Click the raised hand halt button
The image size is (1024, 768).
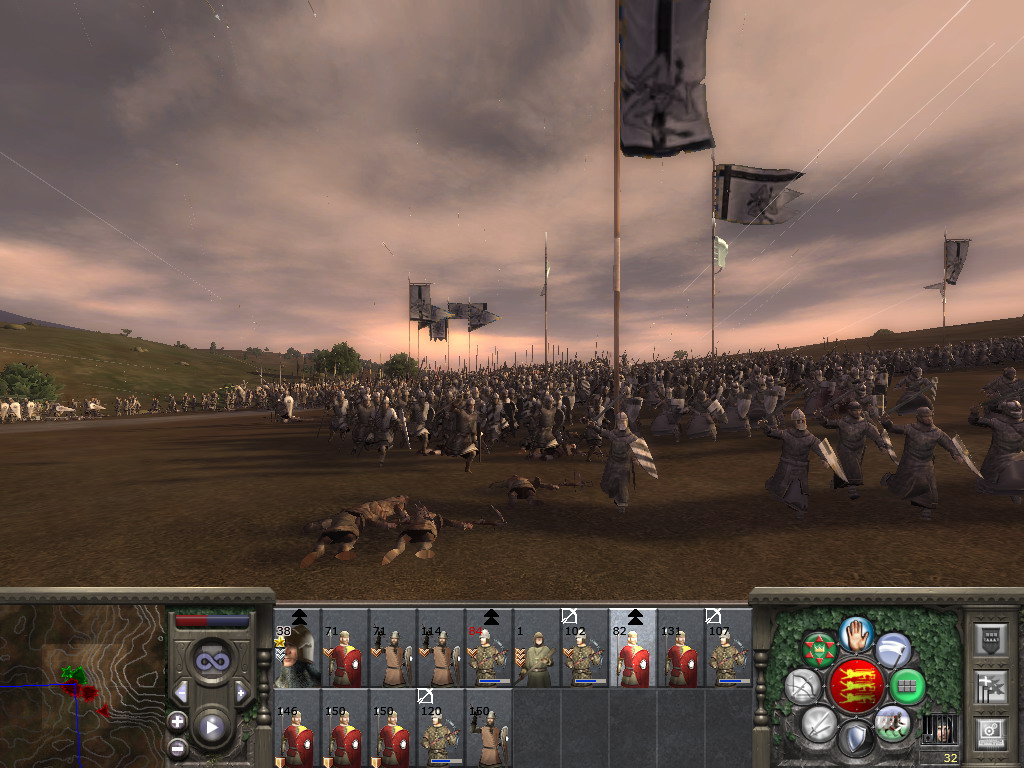coord(856,633)
